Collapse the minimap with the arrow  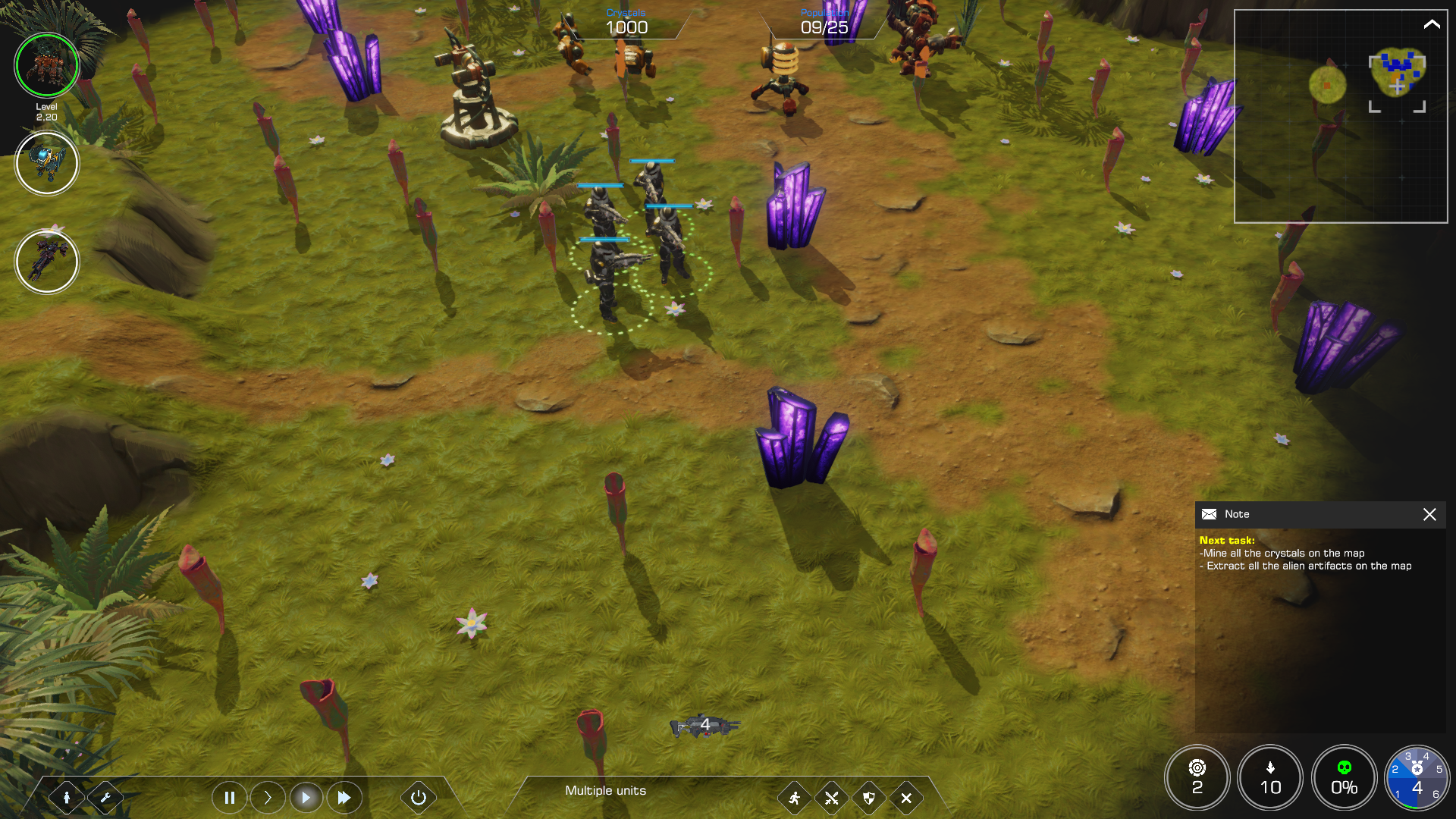1431,24
